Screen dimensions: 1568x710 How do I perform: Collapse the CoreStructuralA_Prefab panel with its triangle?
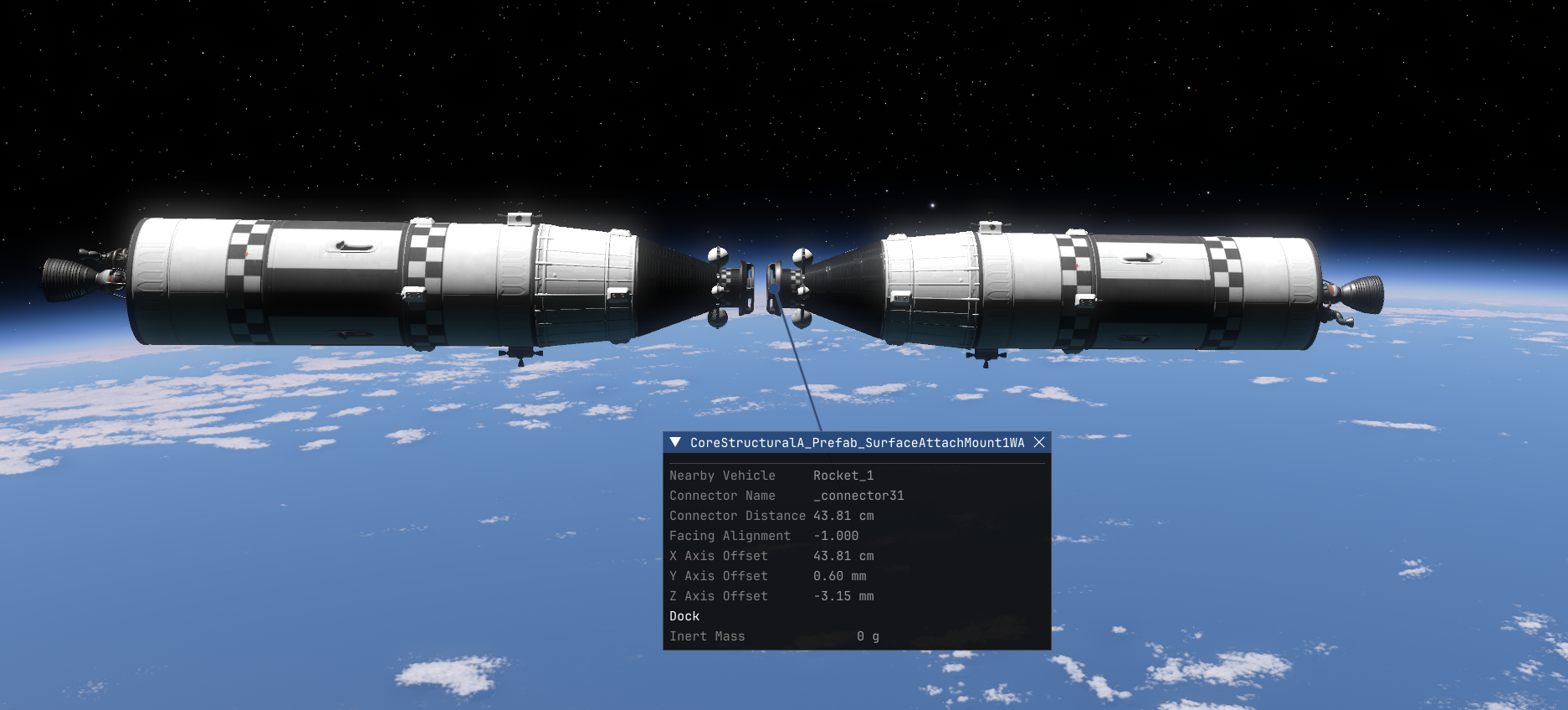(x=674, y=443)
